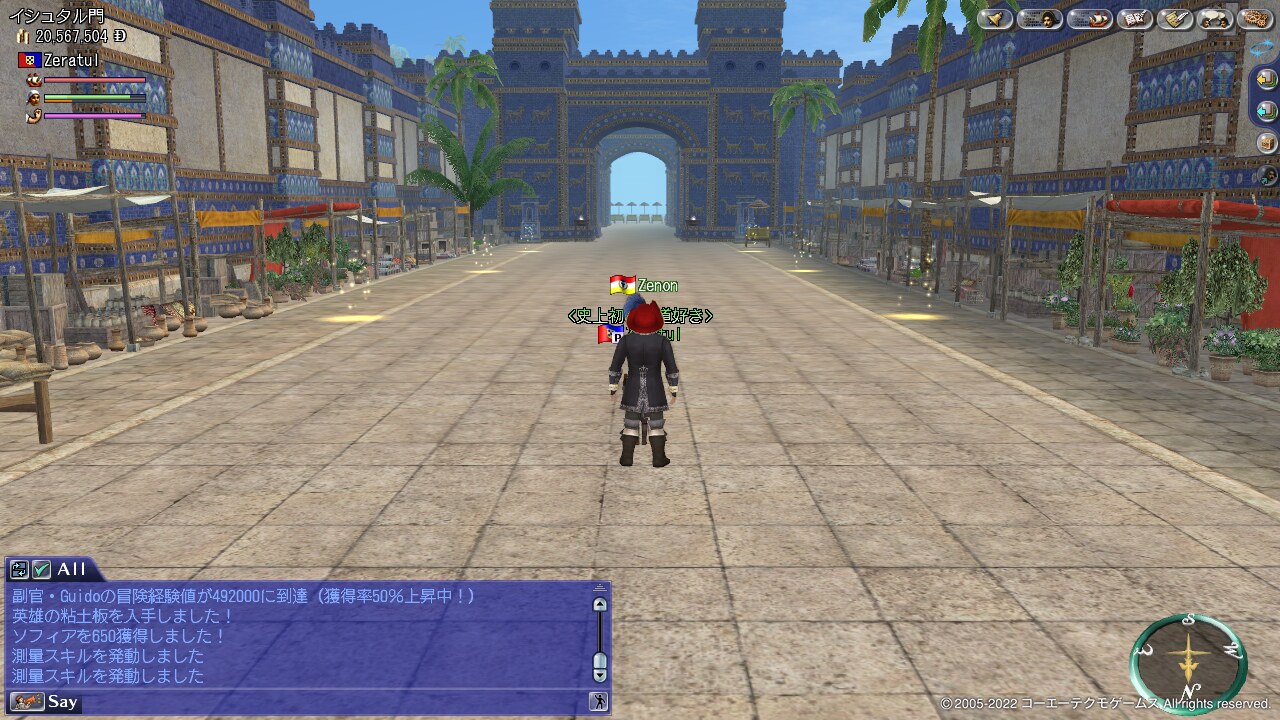
Task: Open the gears system settings menu
Action: 1255,19
